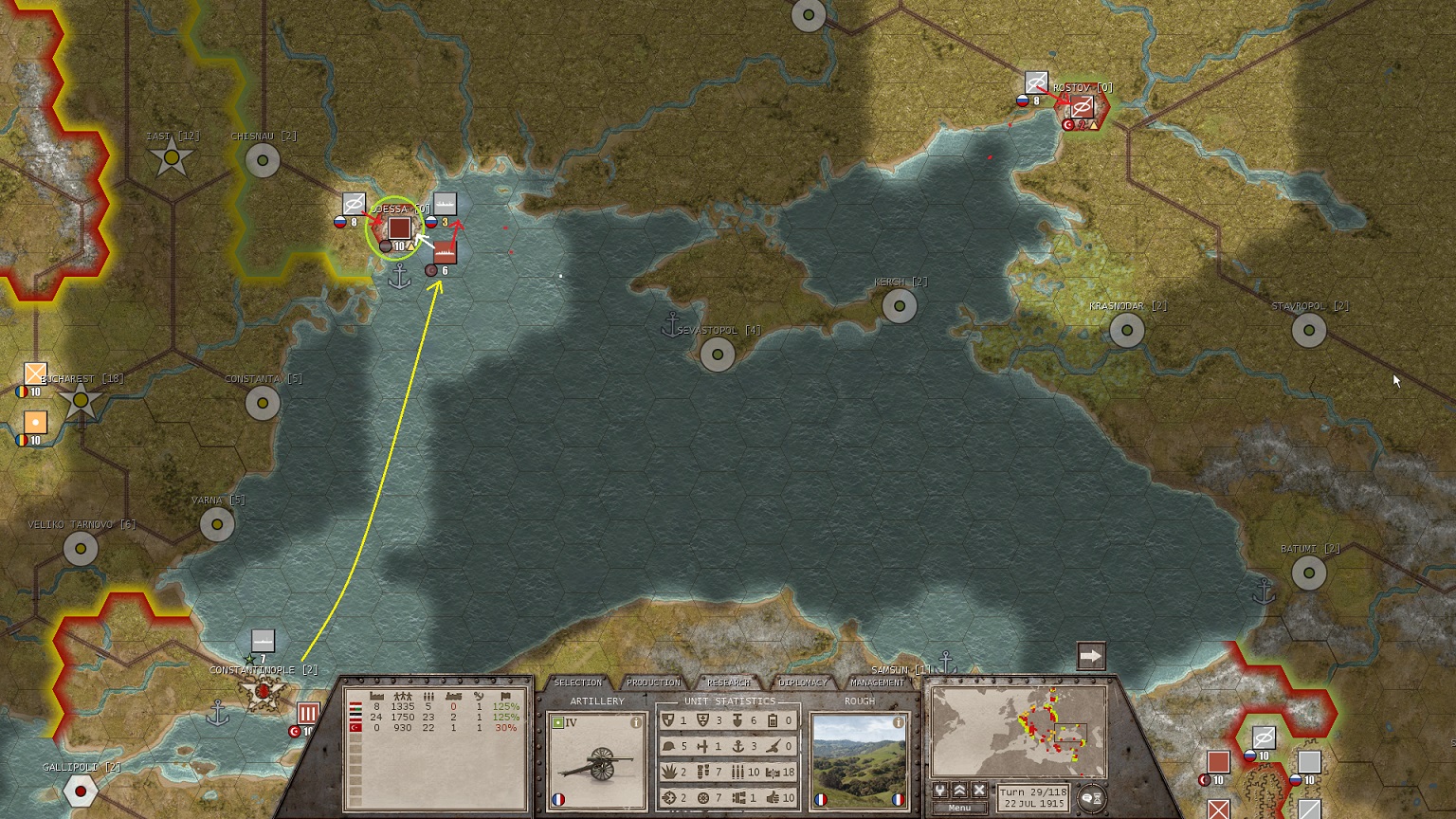Select the fleet north of Constantinople

click(x=263, y=641)
